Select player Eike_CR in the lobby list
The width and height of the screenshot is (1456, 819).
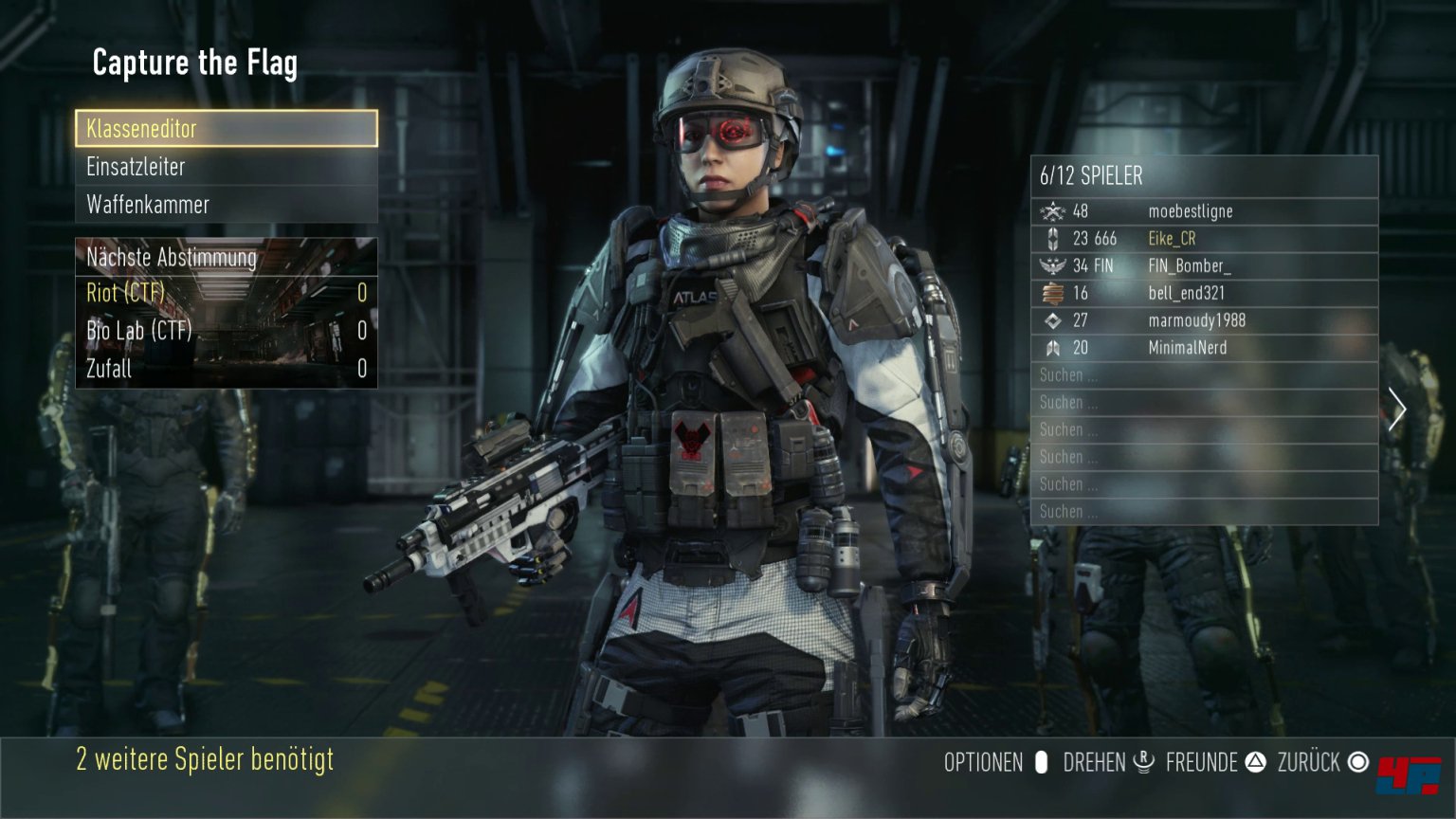click(x=1204, y=239)
